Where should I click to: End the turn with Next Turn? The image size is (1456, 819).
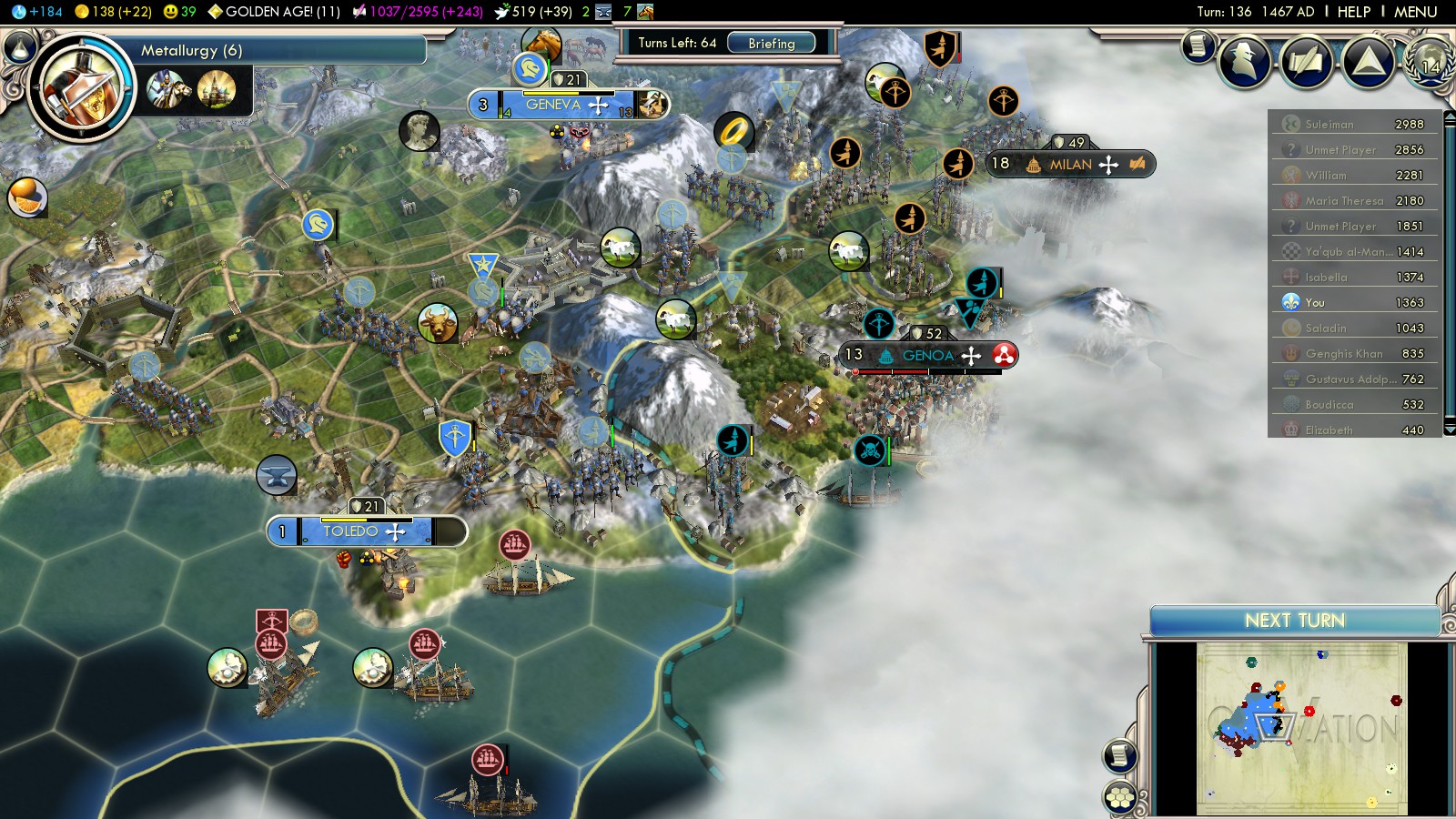(1294, 621)
